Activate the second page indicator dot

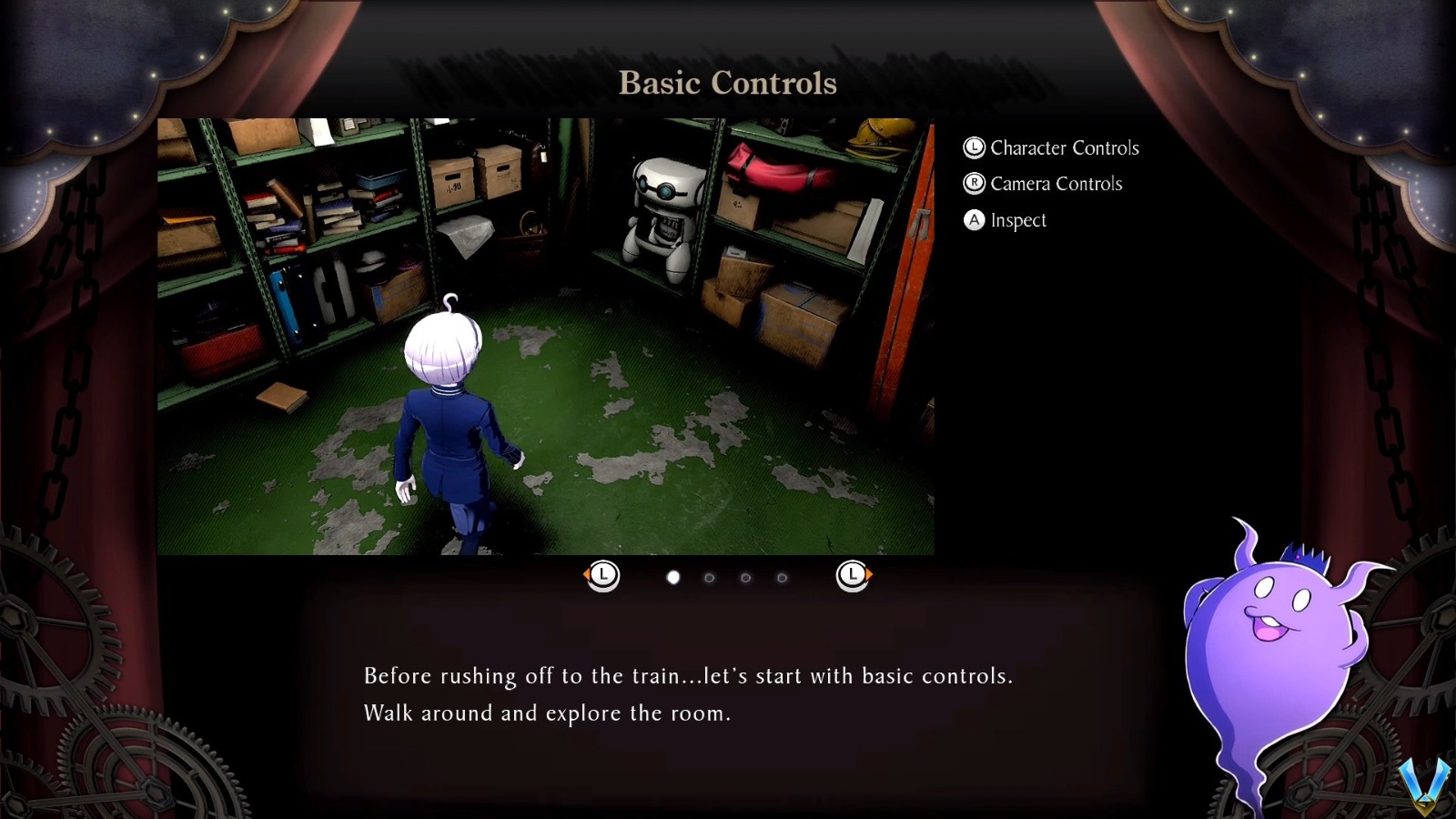[x=709, y=578]
